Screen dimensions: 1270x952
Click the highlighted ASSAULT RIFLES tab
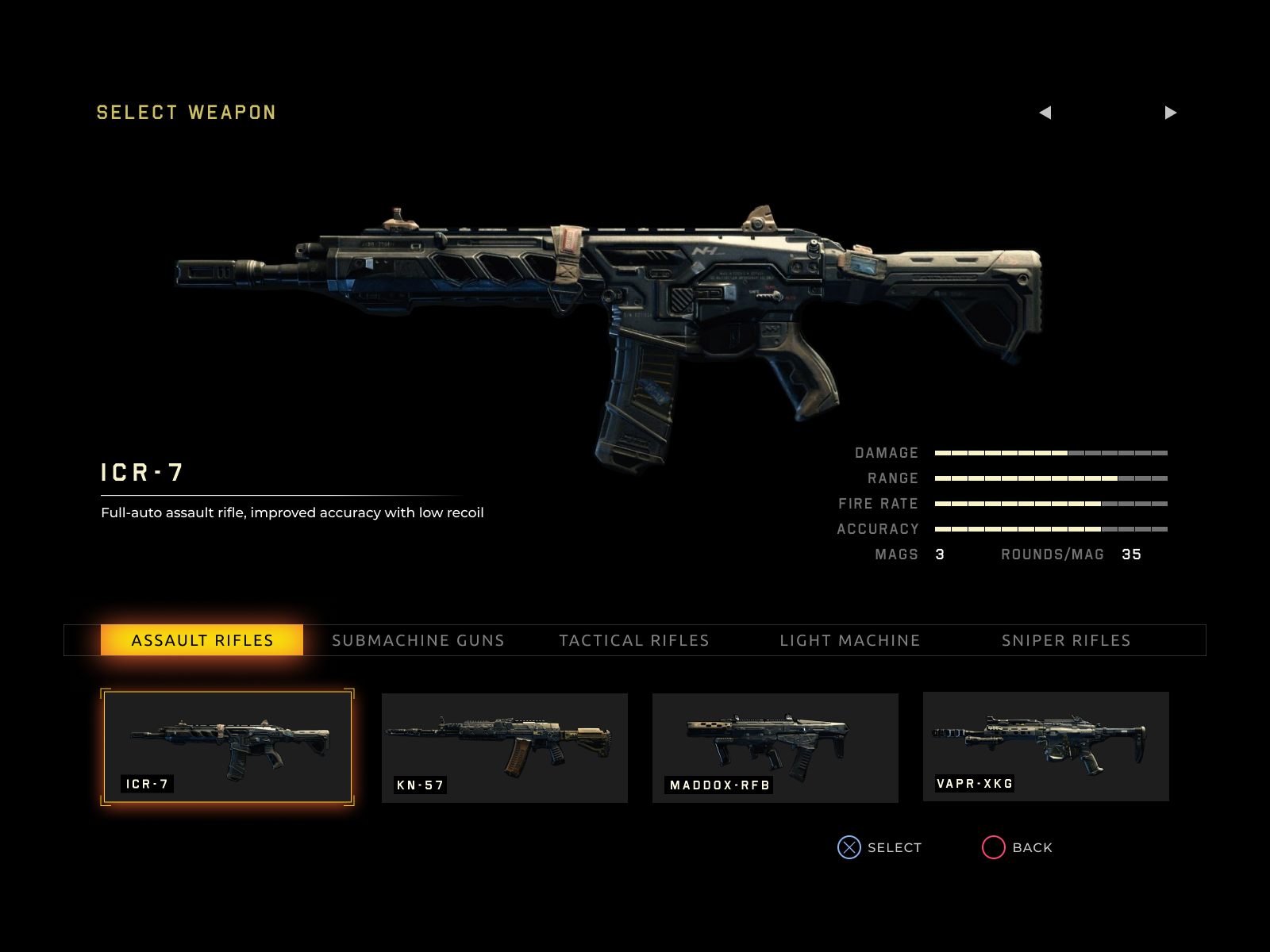pyautogui.click(x=202, y=639)
